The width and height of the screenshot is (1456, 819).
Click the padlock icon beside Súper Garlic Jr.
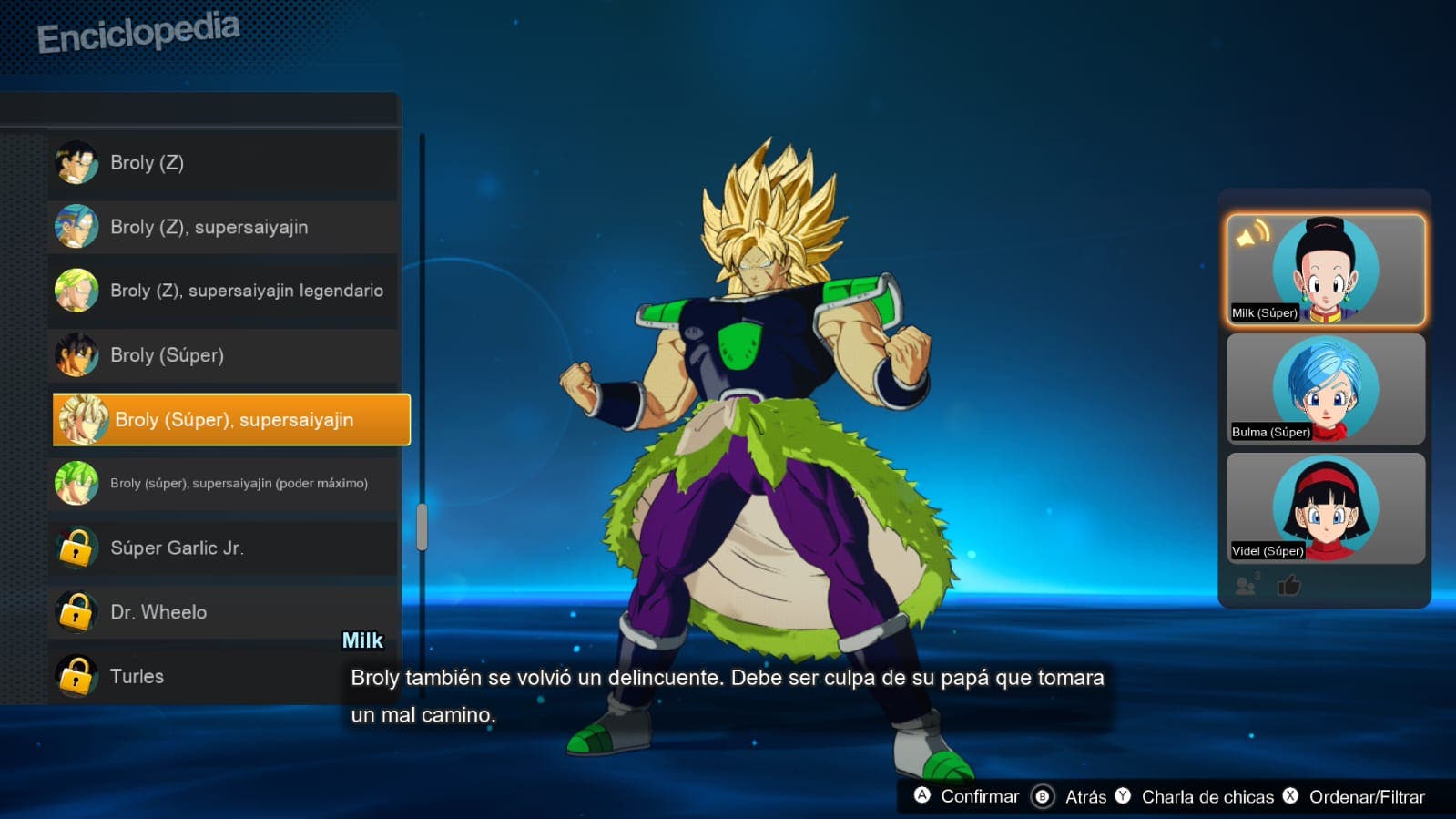coord(76,548)
